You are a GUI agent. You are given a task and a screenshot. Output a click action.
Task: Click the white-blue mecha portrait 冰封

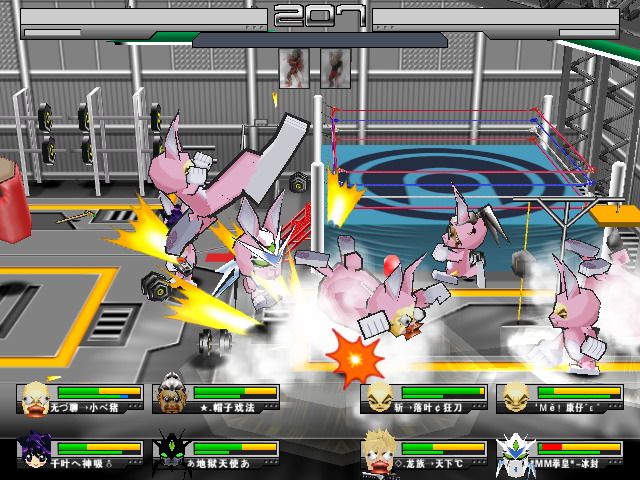(516, 451)
